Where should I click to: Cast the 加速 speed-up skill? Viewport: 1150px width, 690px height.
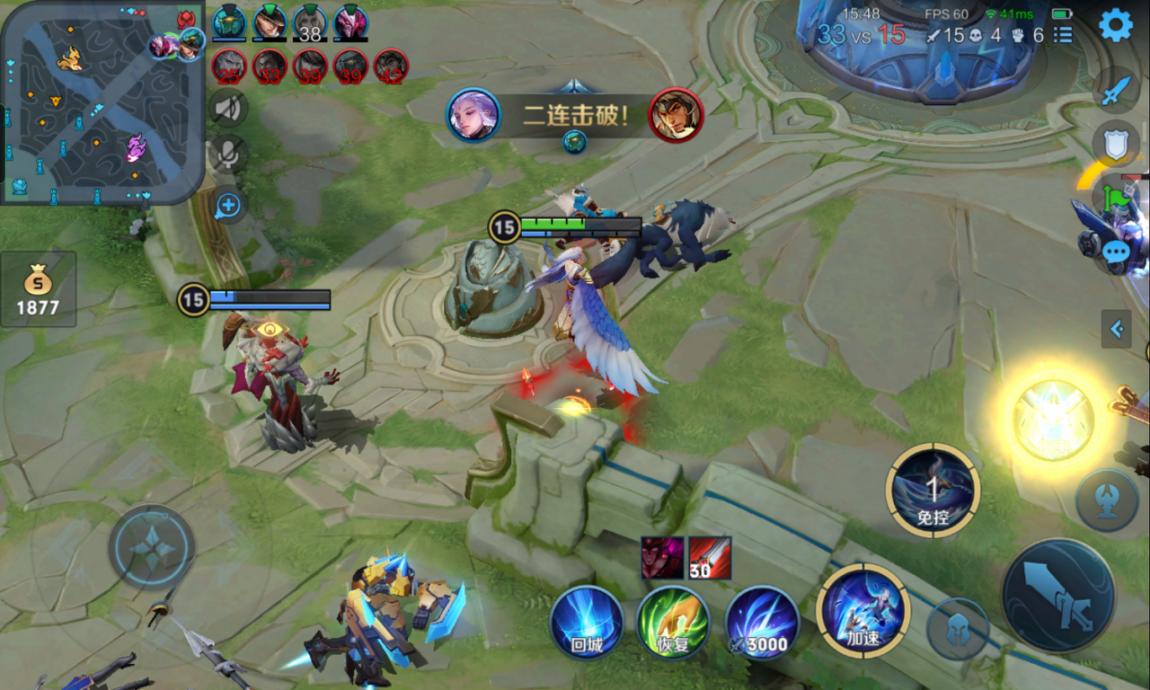[x=862, y=610]
